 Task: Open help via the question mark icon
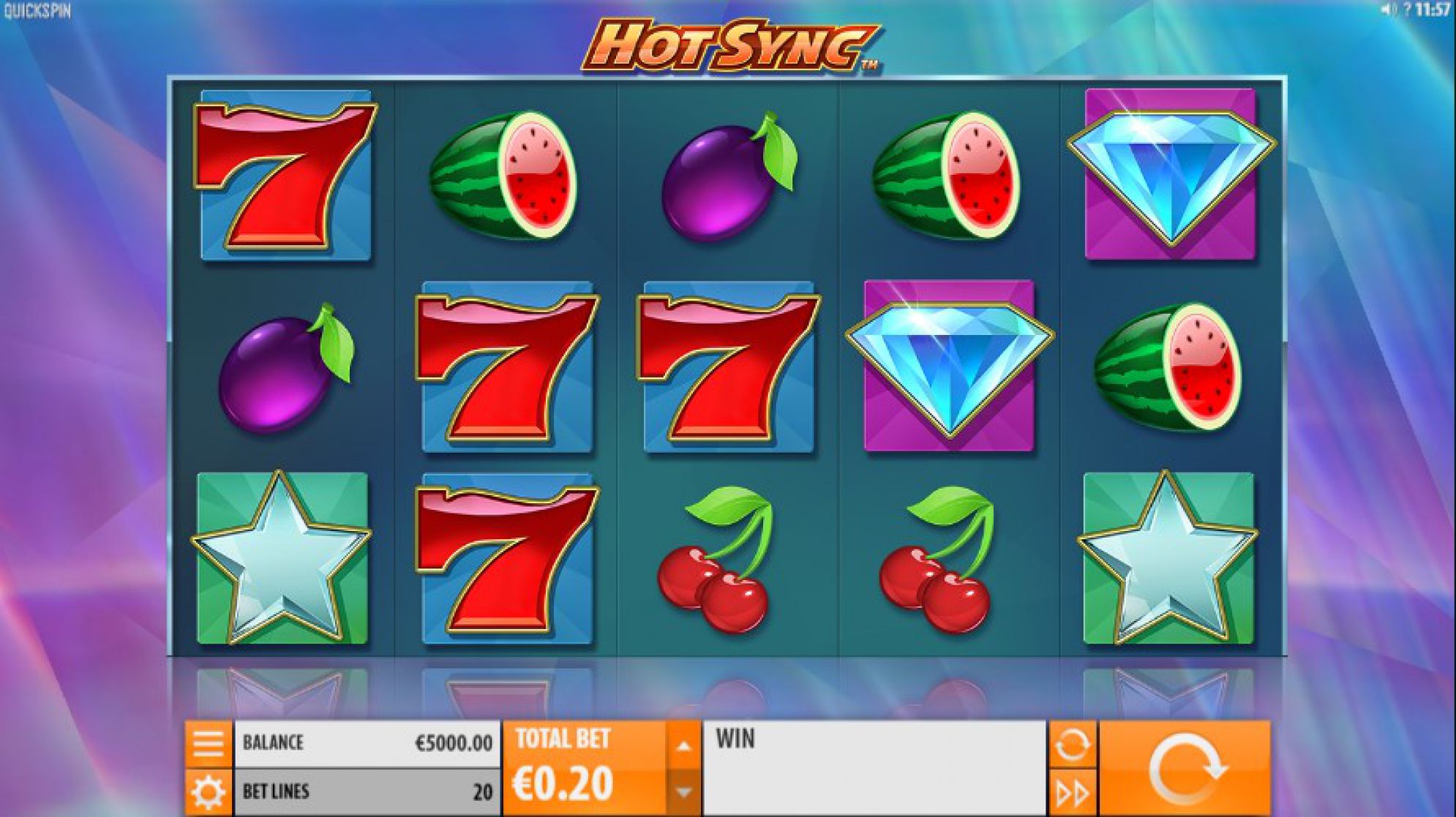click(x=1406, y=10)
